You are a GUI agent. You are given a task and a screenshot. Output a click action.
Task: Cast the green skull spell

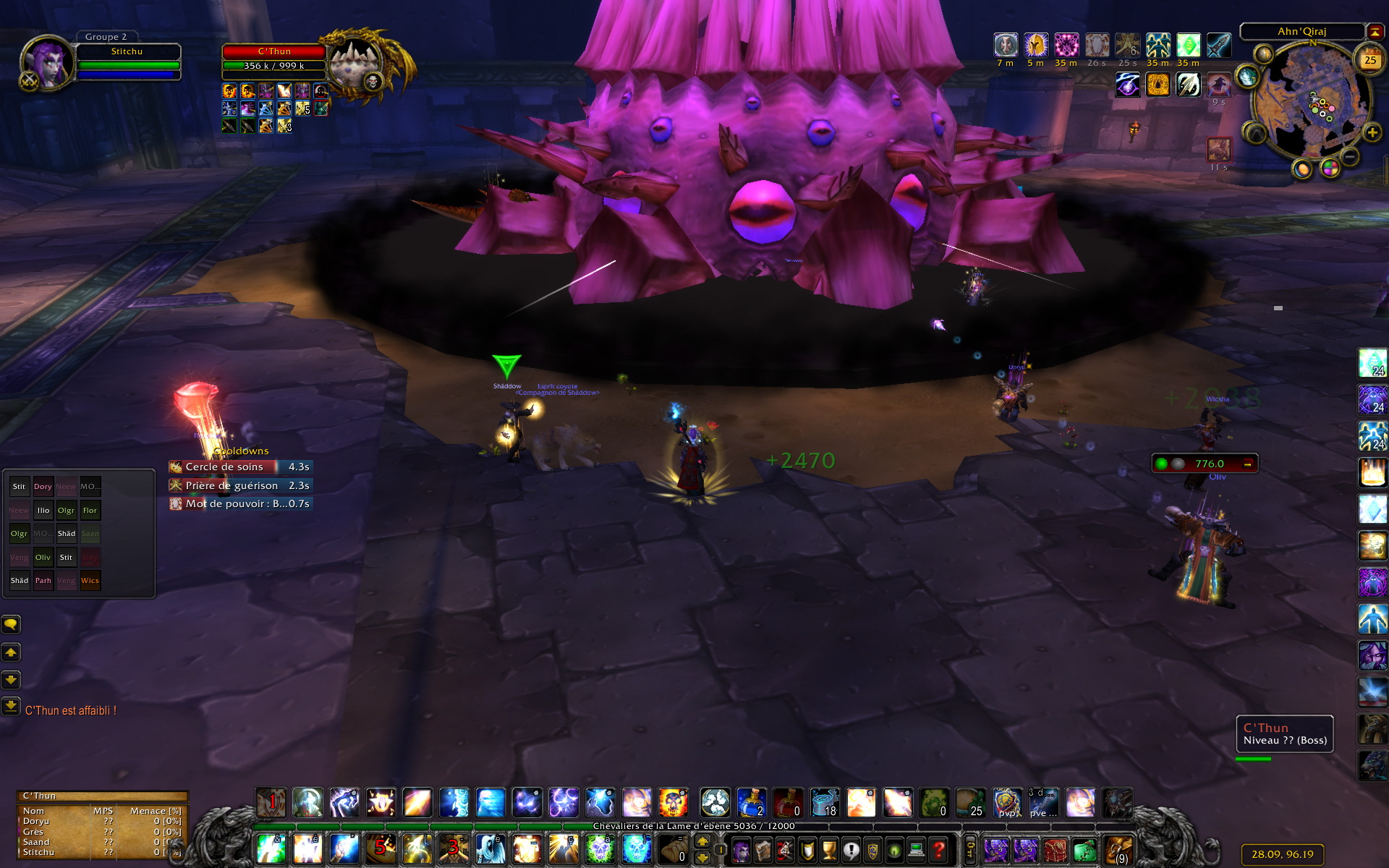pos(600,848)
